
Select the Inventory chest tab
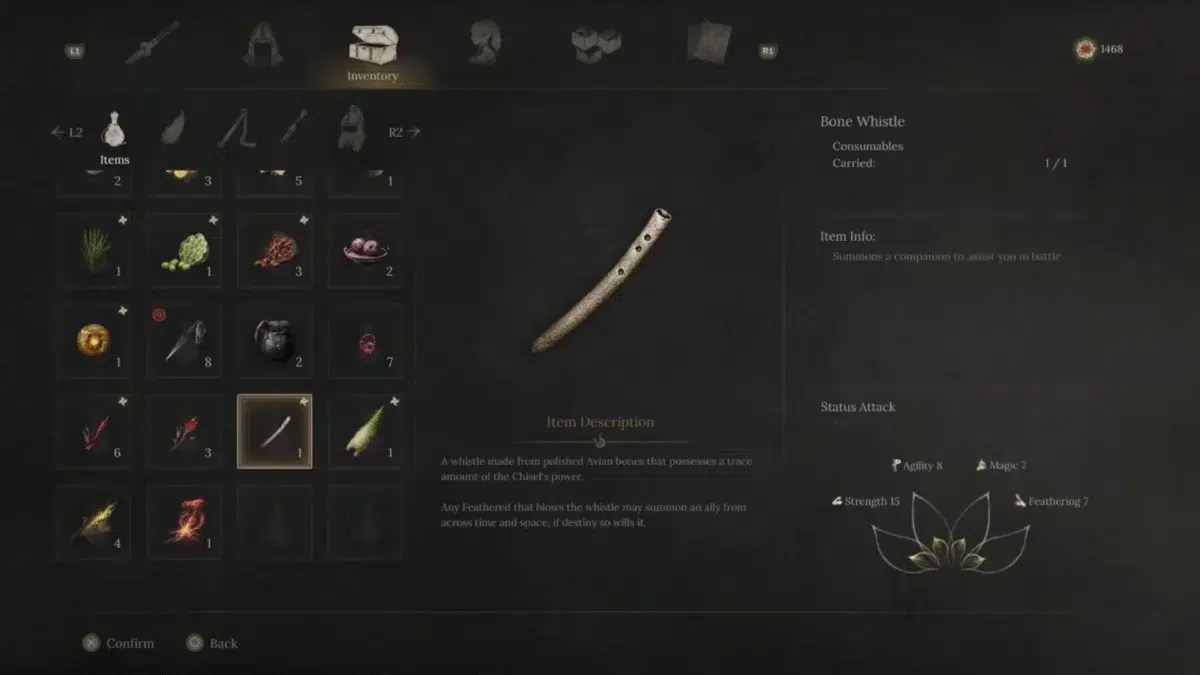373,48
